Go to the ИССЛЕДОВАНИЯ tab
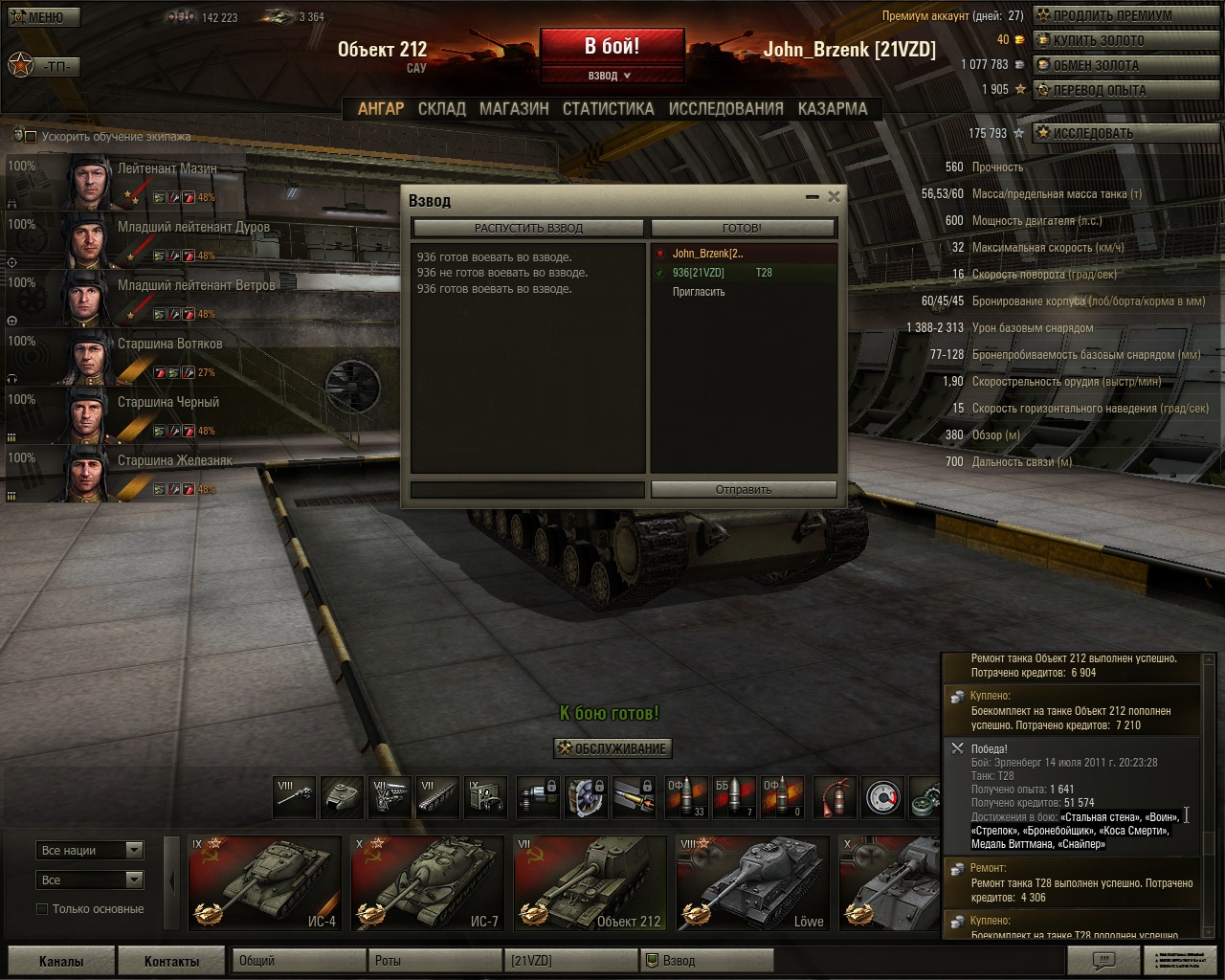1225x980 pixels. click(725, 109)
